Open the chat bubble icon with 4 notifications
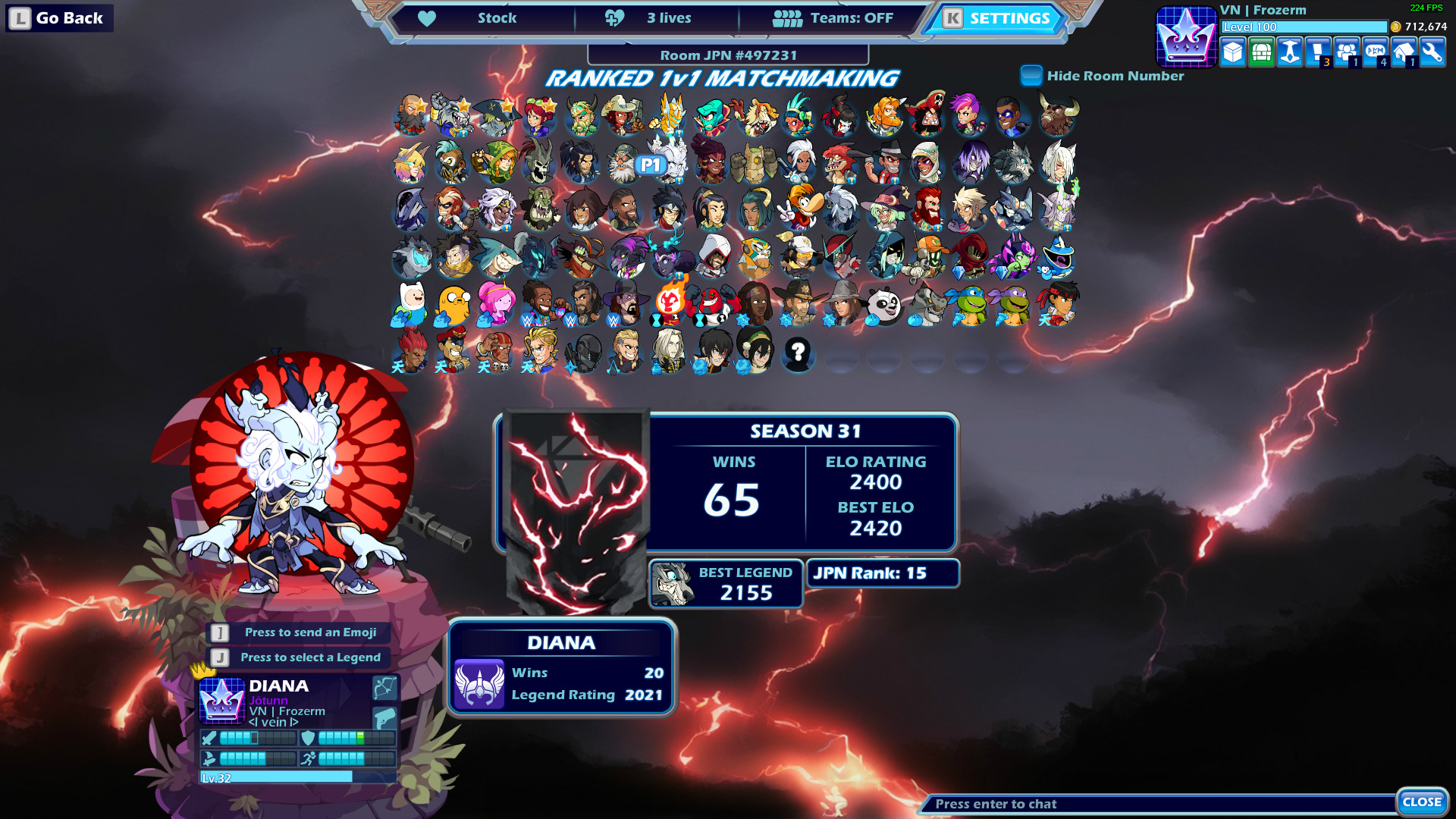The height and width of the screenshot is (819, 1456). click(1373, 53)
